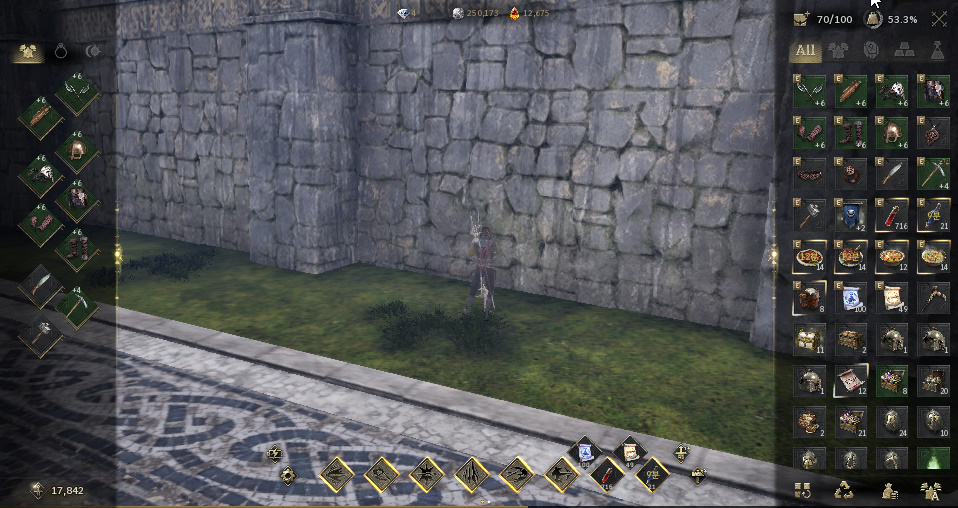Click the equipped helmet slot
This screenshot has height=508, width=958.
click(76, 152)
